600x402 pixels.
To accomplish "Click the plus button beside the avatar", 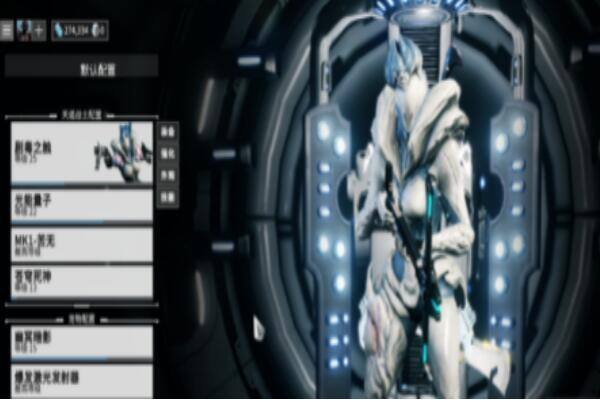I will (x=39, y=30).
